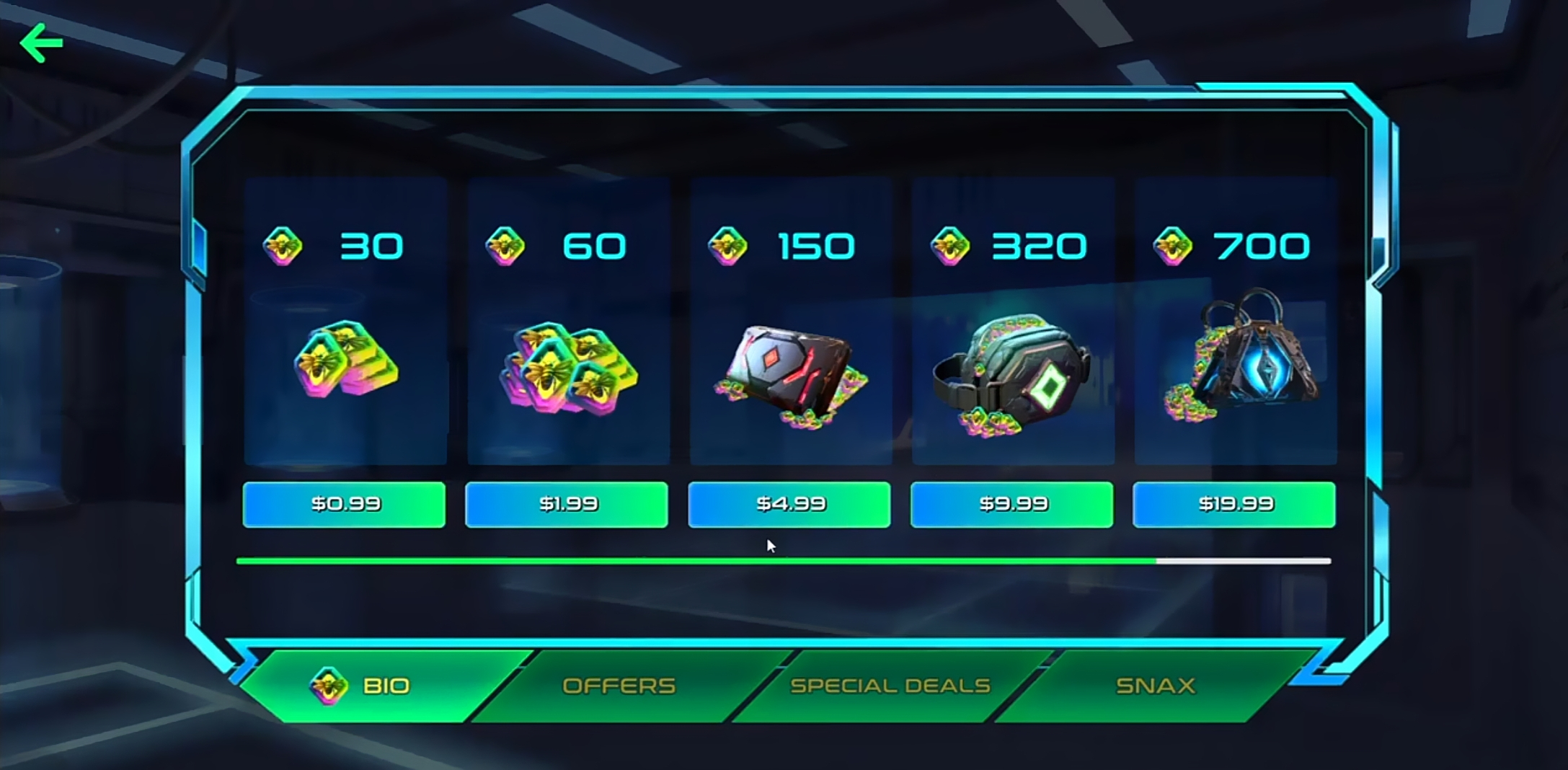Show the Special Deals tab
Screen dimensions: 1568x770
pos(890,686)
